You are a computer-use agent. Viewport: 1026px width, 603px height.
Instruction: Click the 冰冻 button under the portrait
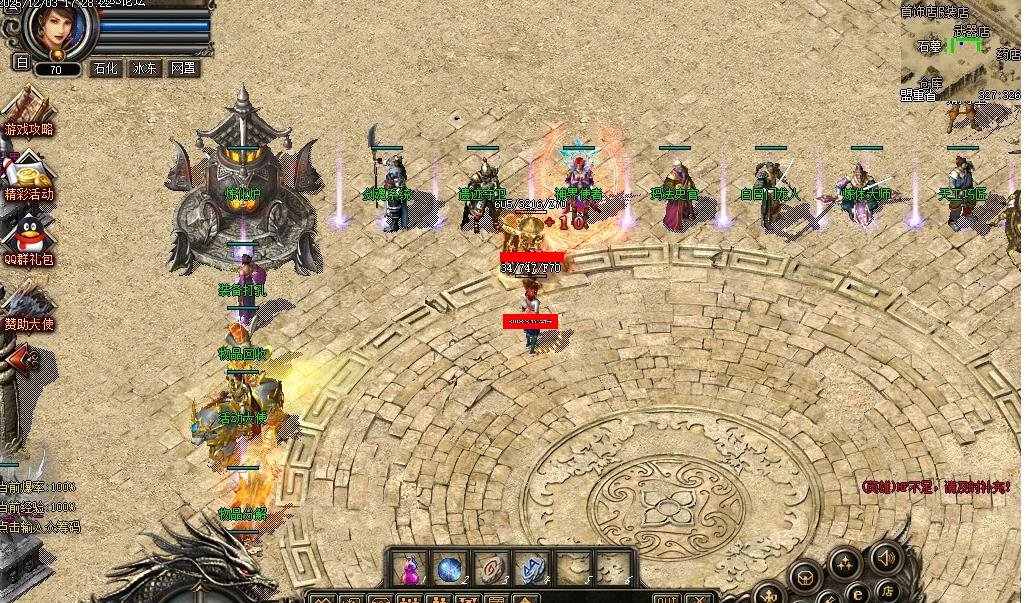[145, 68]
